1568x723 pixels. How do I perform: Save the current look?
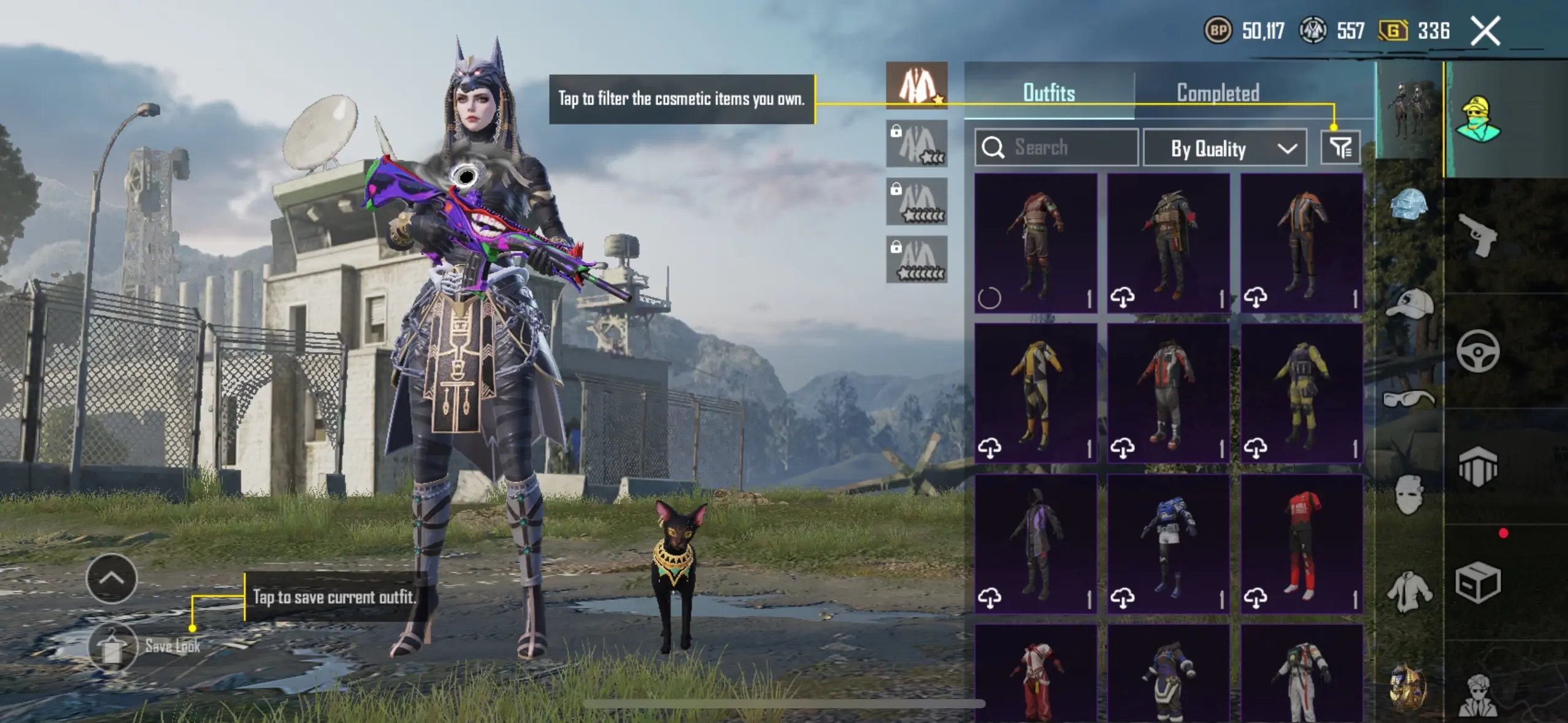coord(113,646)
